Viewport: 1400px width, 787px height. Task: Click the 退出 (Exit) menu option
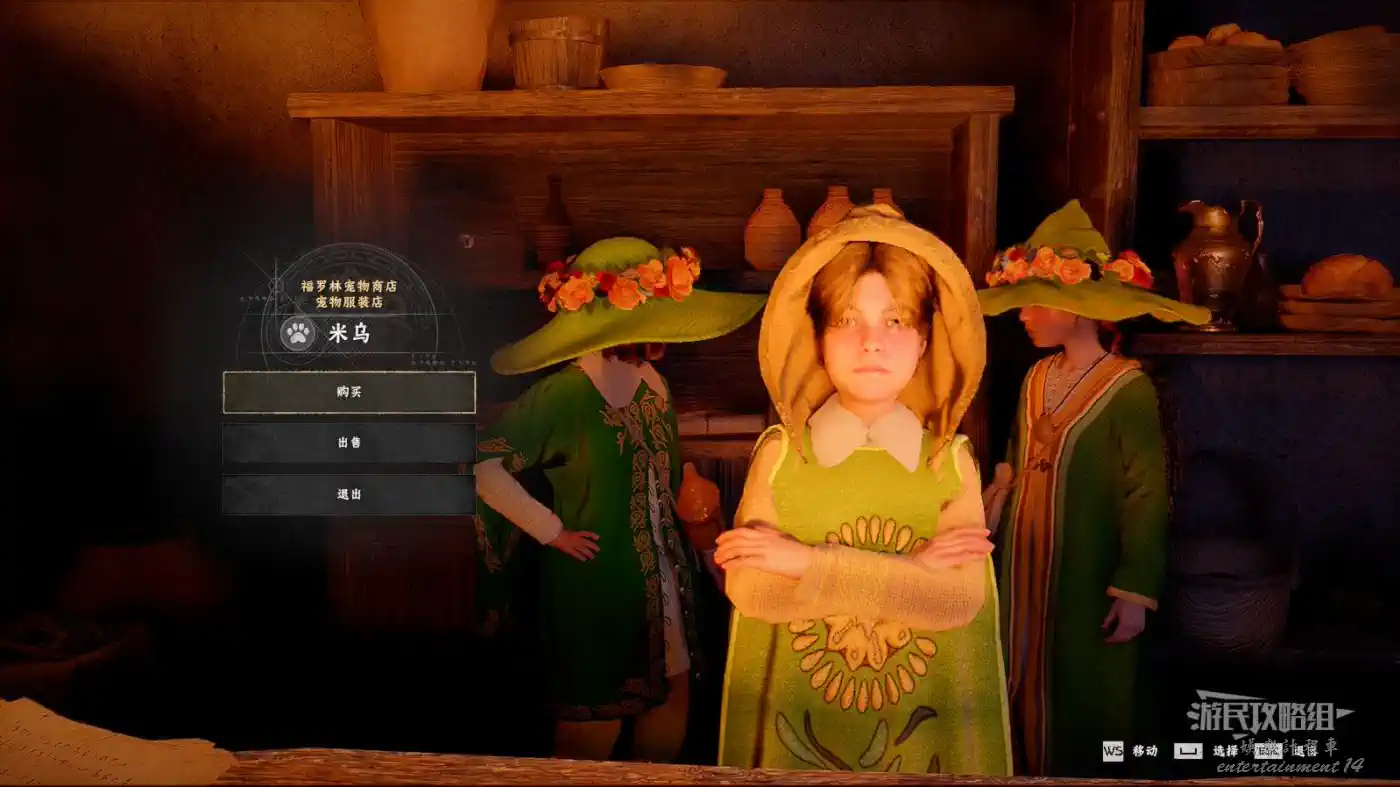coord(349,494)
